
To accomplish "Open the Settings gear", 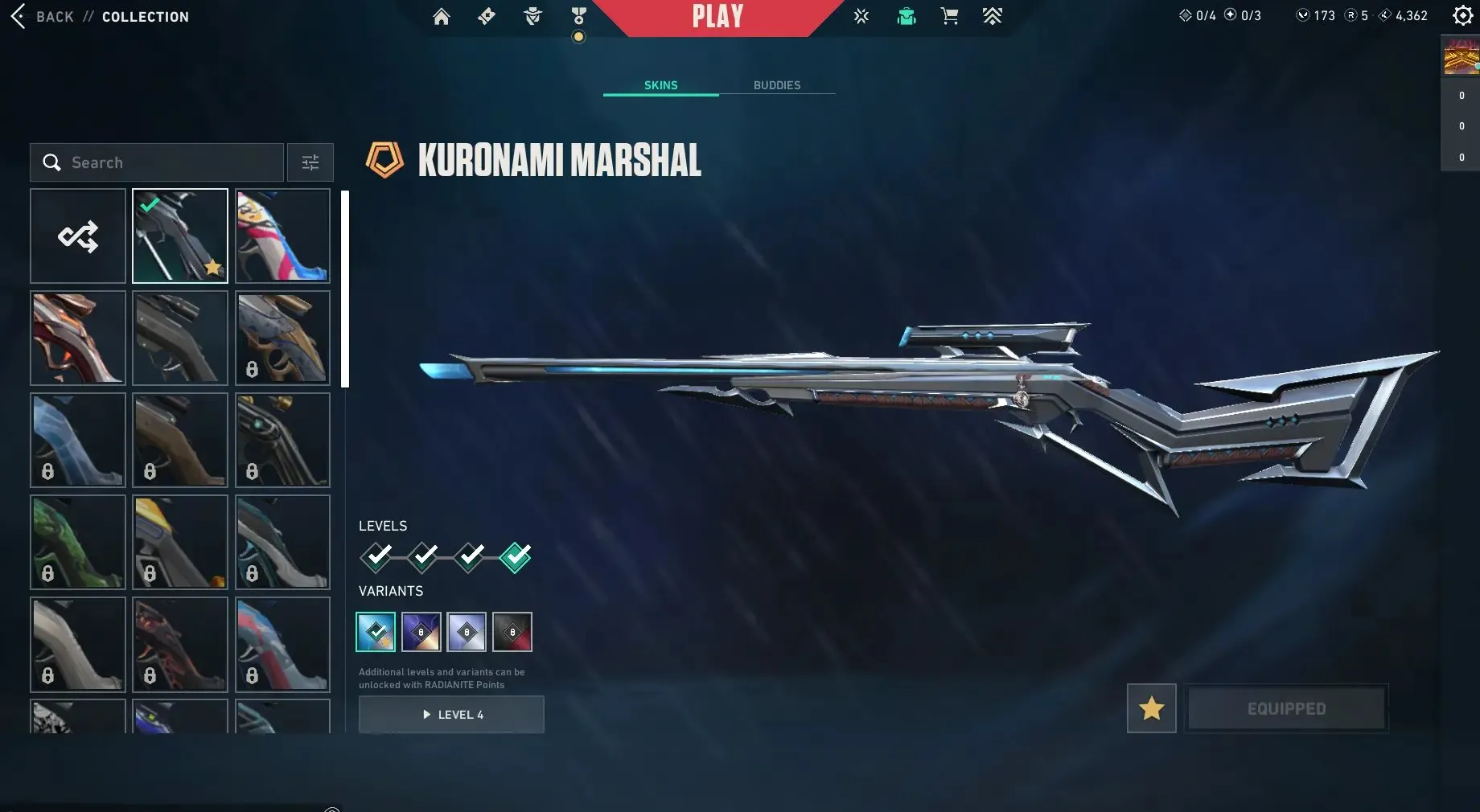I will pyautogui.click(x=1461, y=15).
